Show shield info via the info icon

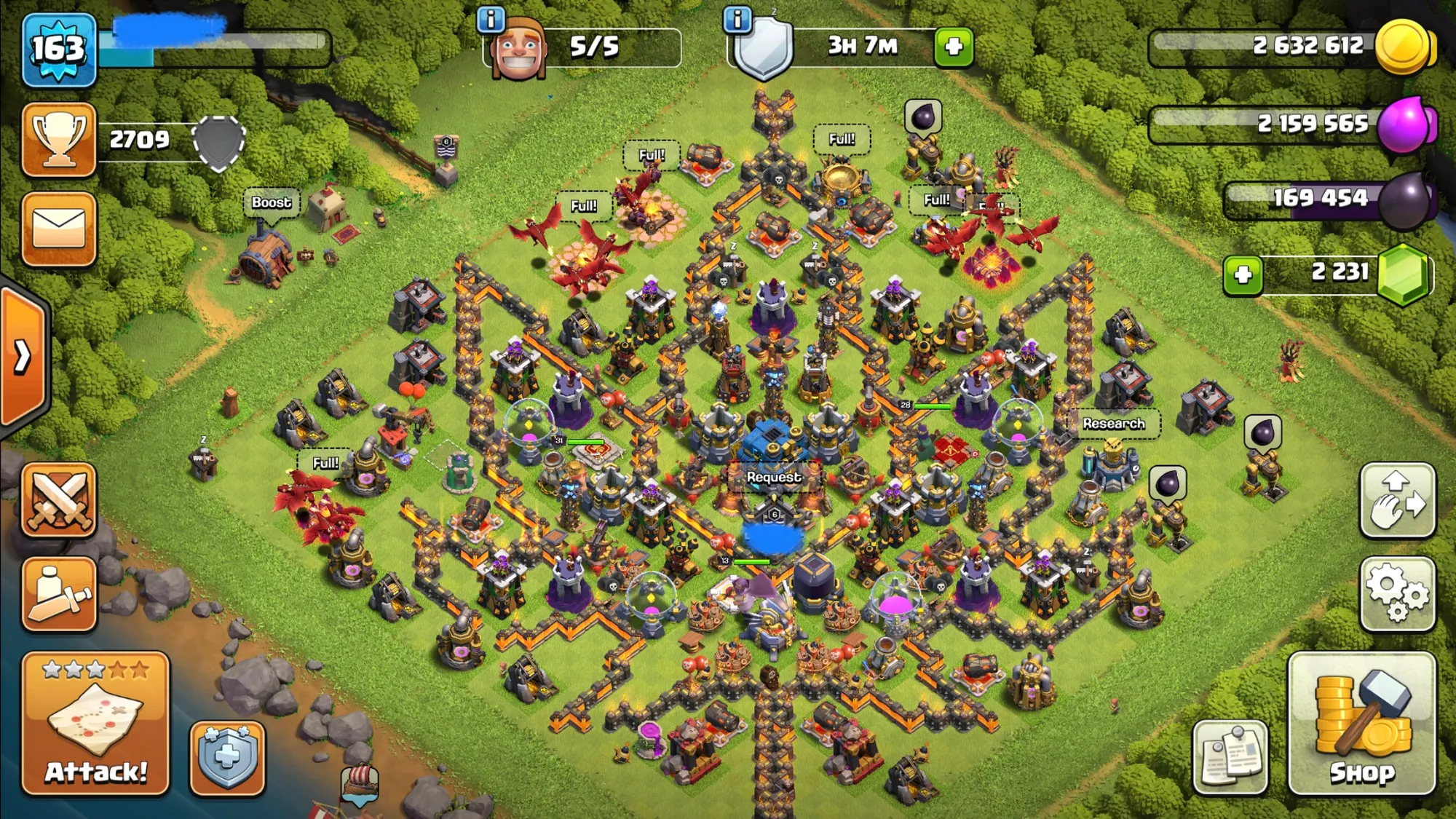[737, 20]
